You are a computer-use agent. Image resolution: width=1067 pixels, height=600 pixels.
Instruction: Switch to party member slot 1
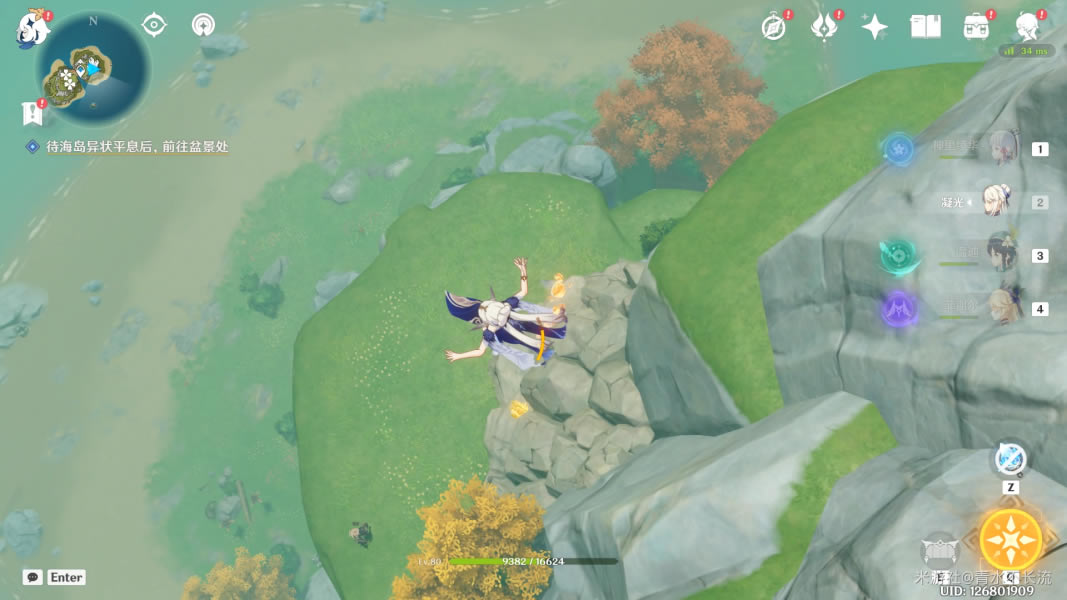click(1003, 149)
